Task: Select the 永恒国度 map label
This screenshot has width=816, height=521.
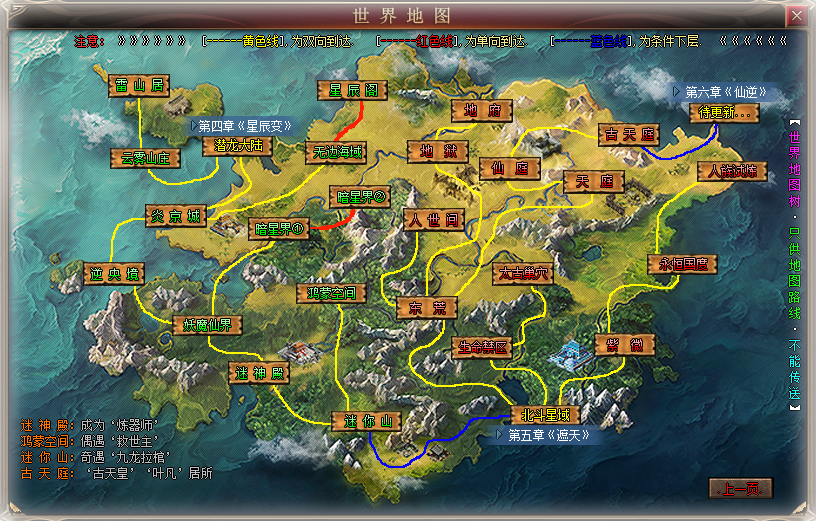Action: 683,265
